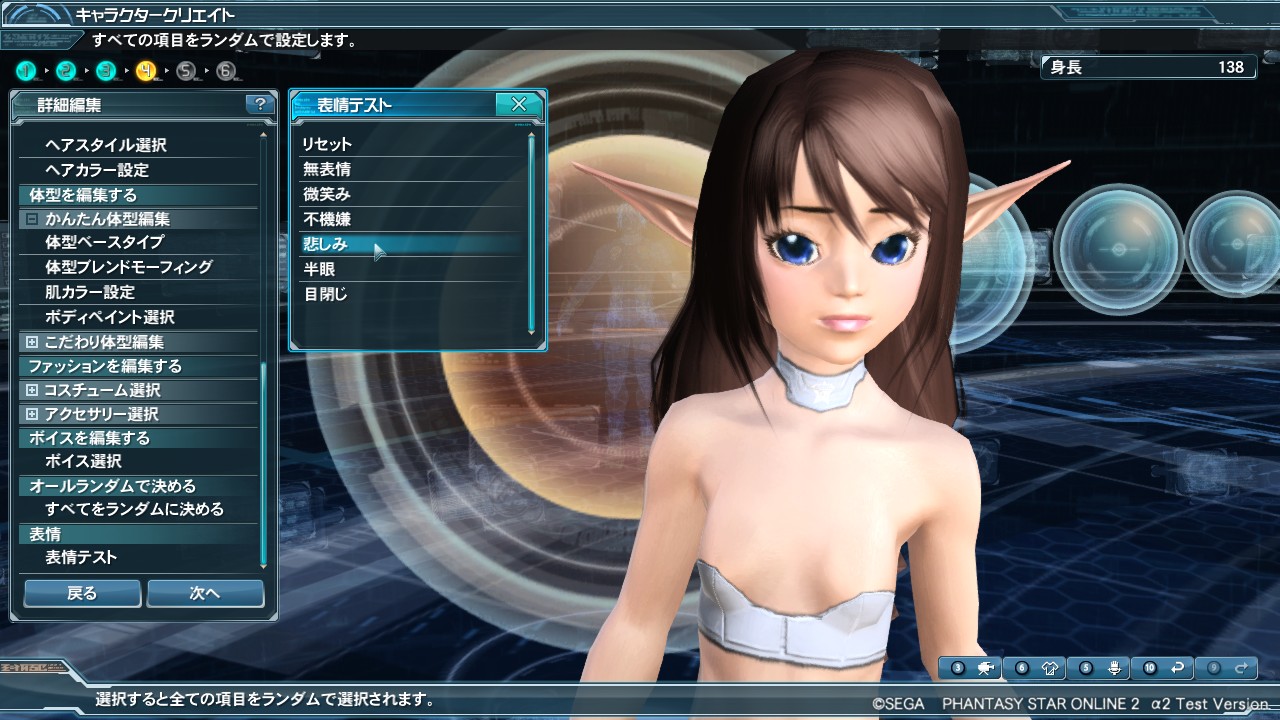Apply the 目閉じ expression
The image size is (1280, 720).
click(x=325, y=294)
